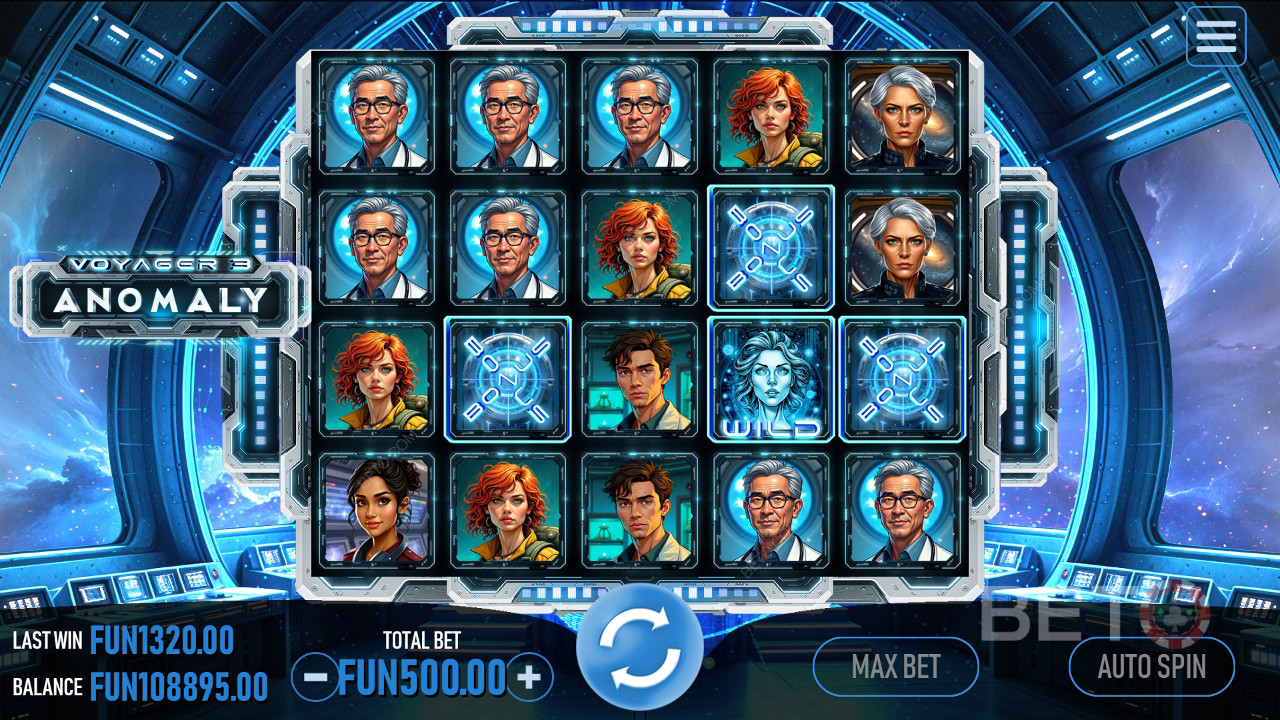Decrease the total bet with the minus button
This screenshot has height=720, width=1280.
315,678
